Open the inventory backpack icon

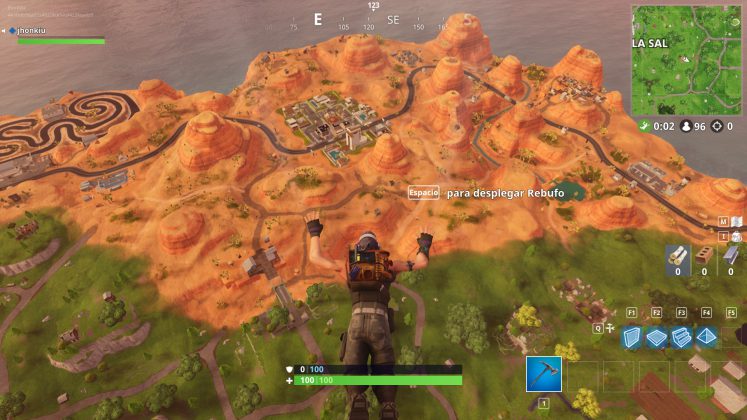click(x=737, y=238)
